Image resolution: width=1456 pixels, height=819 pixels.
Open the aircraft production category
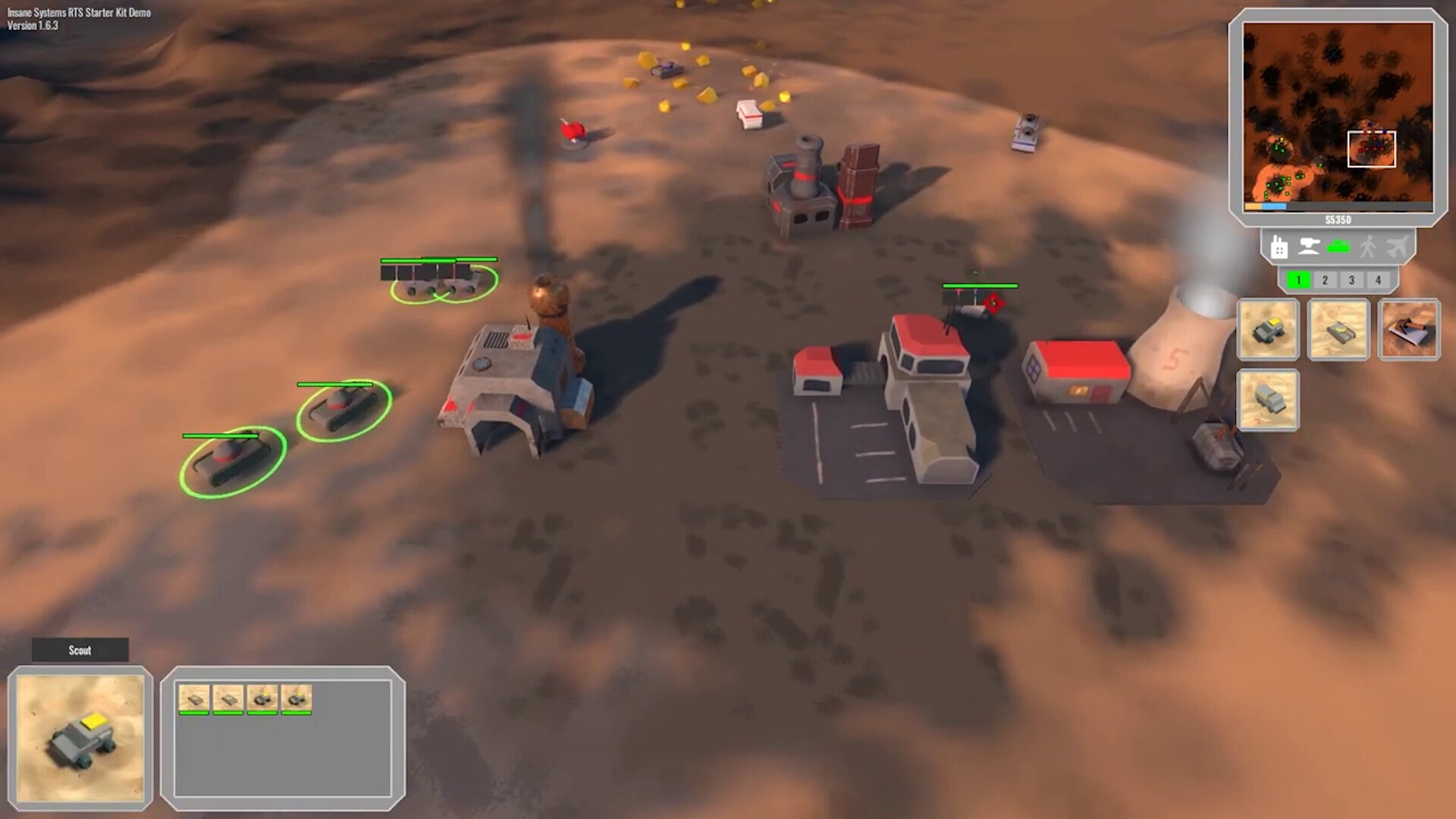1398,246
